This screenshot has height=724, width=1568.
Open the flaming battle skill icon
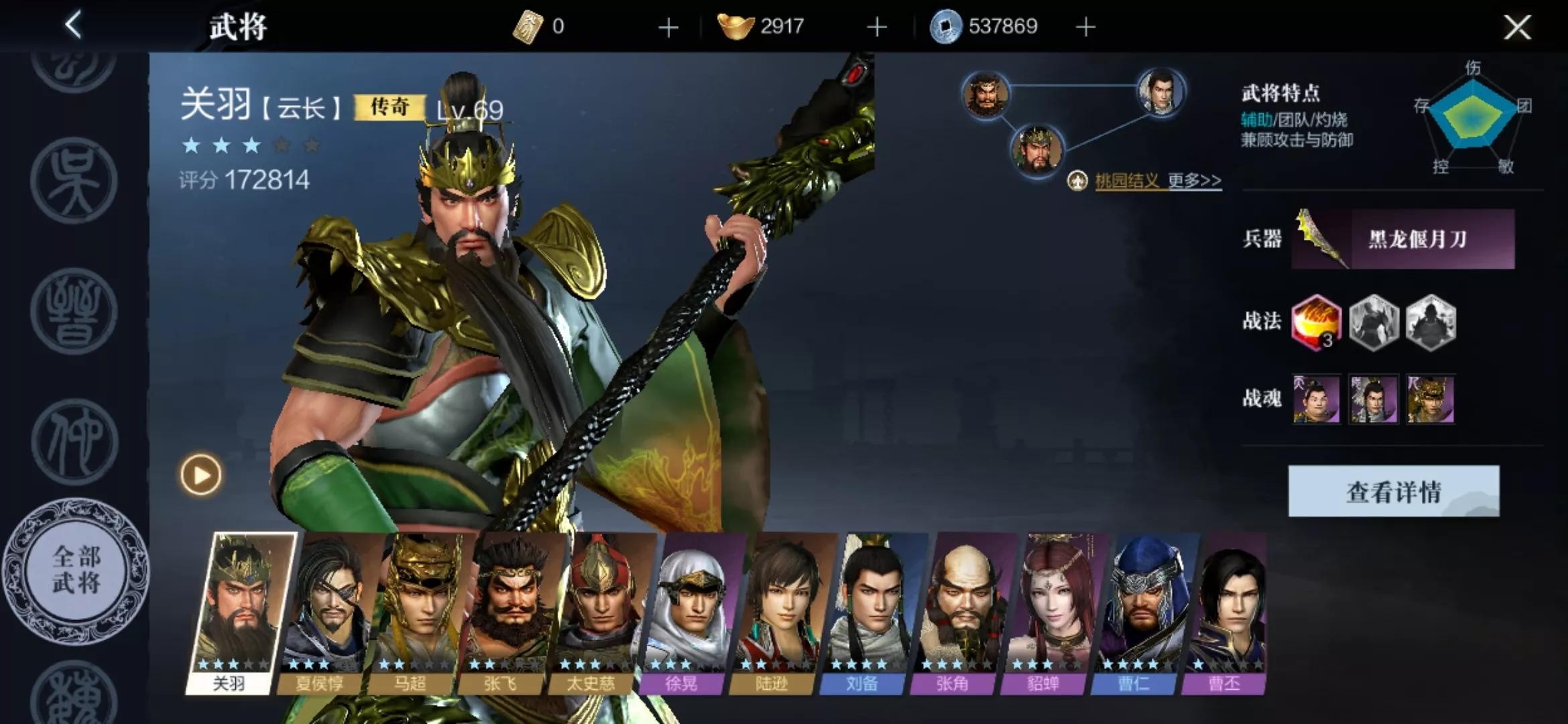click(x=1316, y=322)
